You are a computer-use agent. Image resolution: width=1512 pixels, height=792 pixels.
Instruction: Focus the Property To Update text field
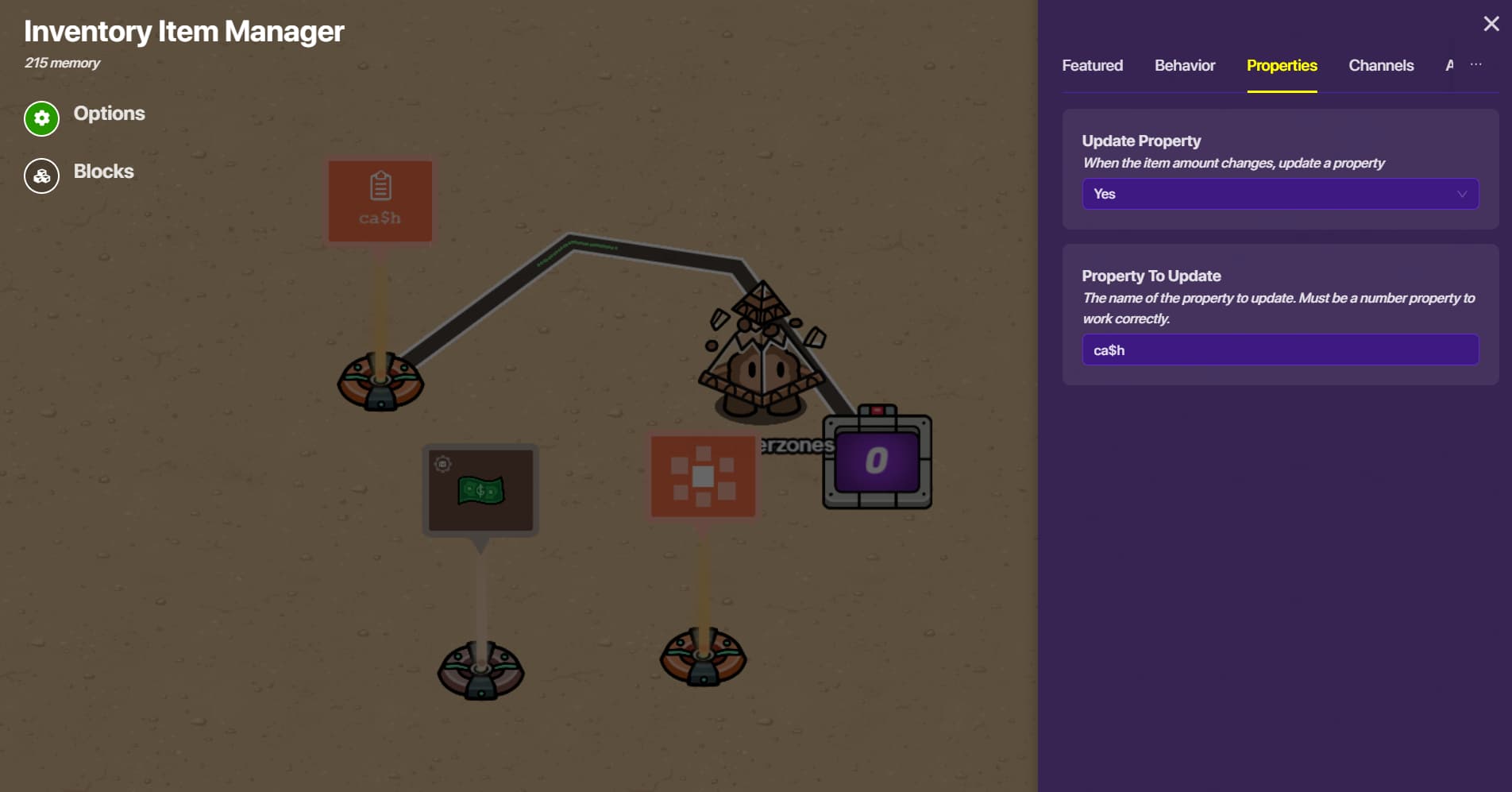tap(1279, 350)
